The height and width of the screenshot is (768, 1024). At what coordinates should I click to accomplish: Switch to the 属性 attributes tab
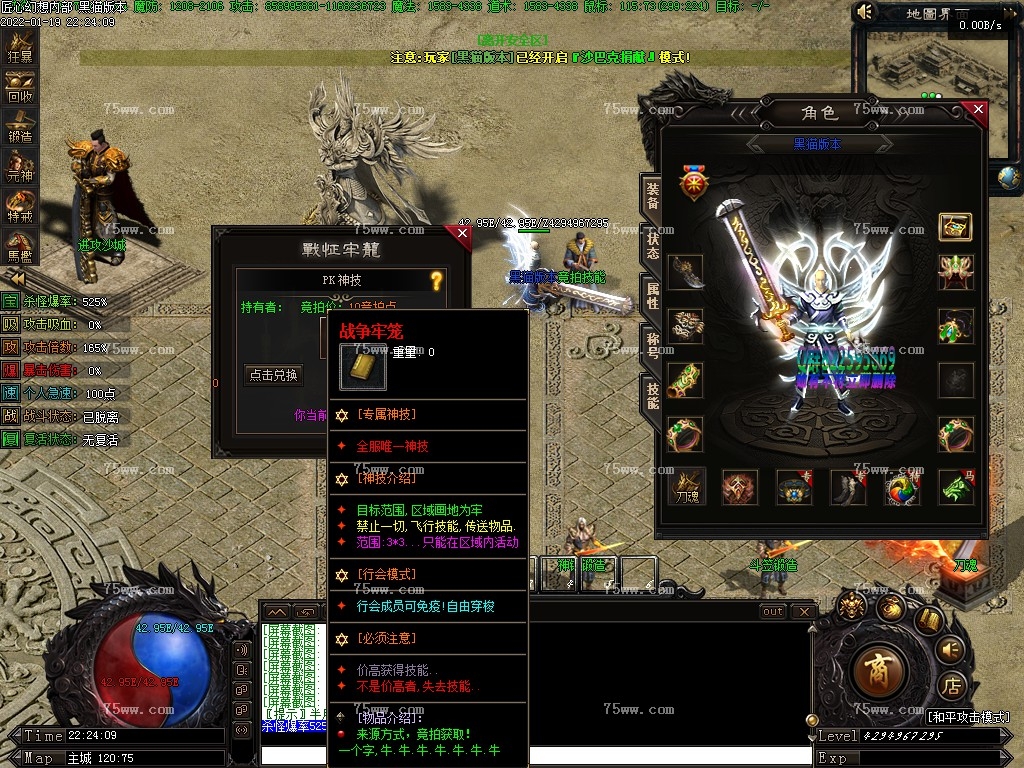[x=652, y=297]
